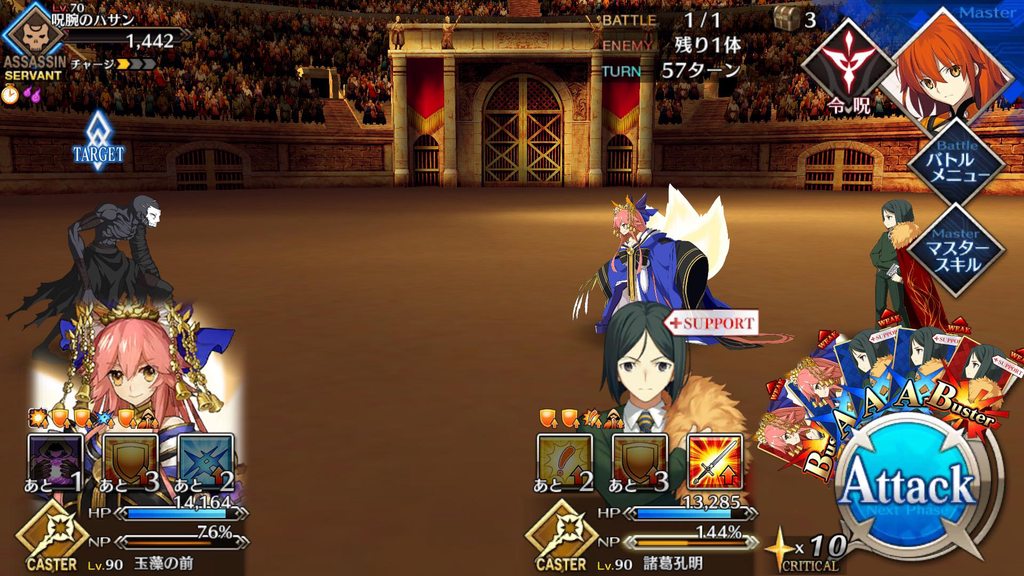Screen dimensions: 1024x576
Task: Choose Tamamo's shield skill icon
Action: point(130,461)
